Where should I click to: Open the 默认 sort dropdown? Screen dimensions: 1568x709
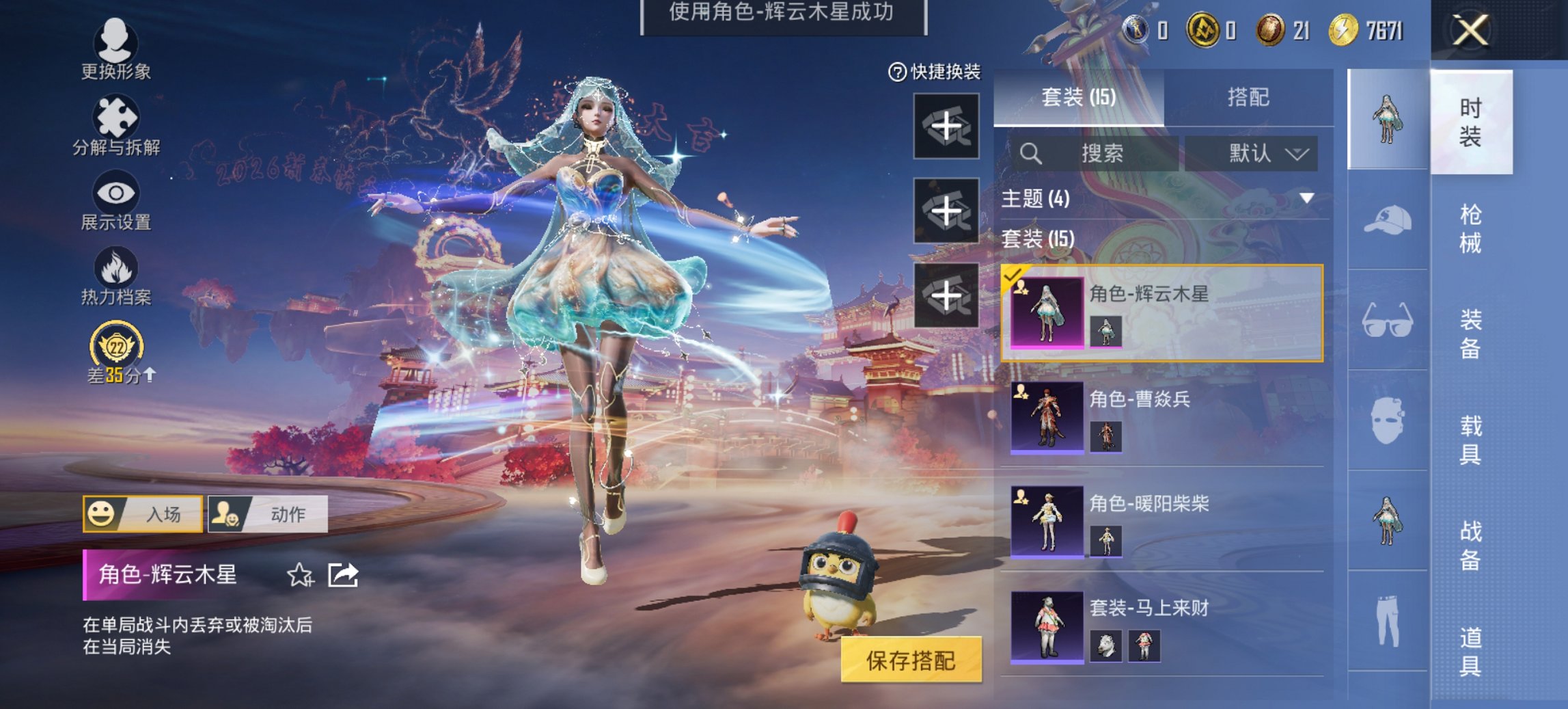point(1258,153)
